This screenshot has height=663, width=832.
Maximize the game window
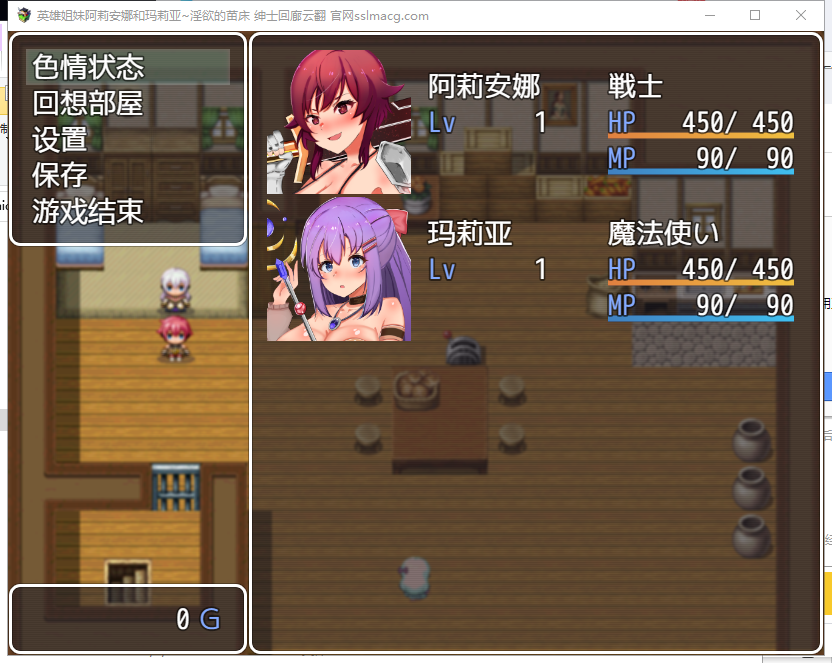[755, 15]
